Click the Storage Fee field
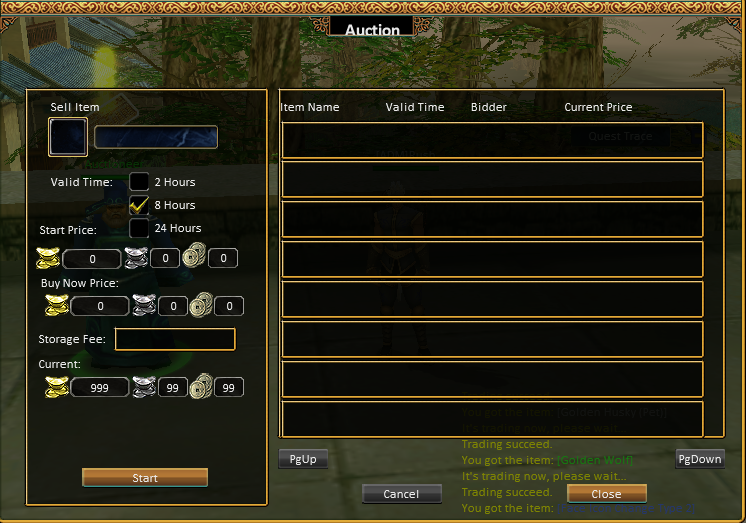 175,339
